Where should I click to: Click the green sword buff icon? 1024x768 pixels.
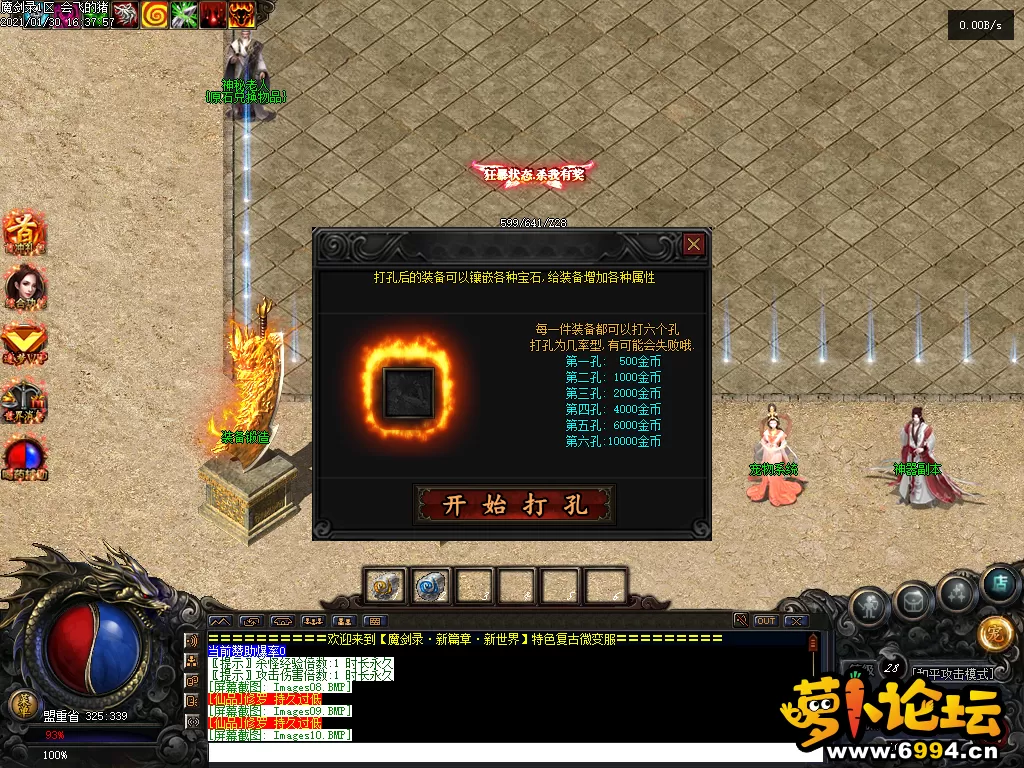click(x=184, y=14)
